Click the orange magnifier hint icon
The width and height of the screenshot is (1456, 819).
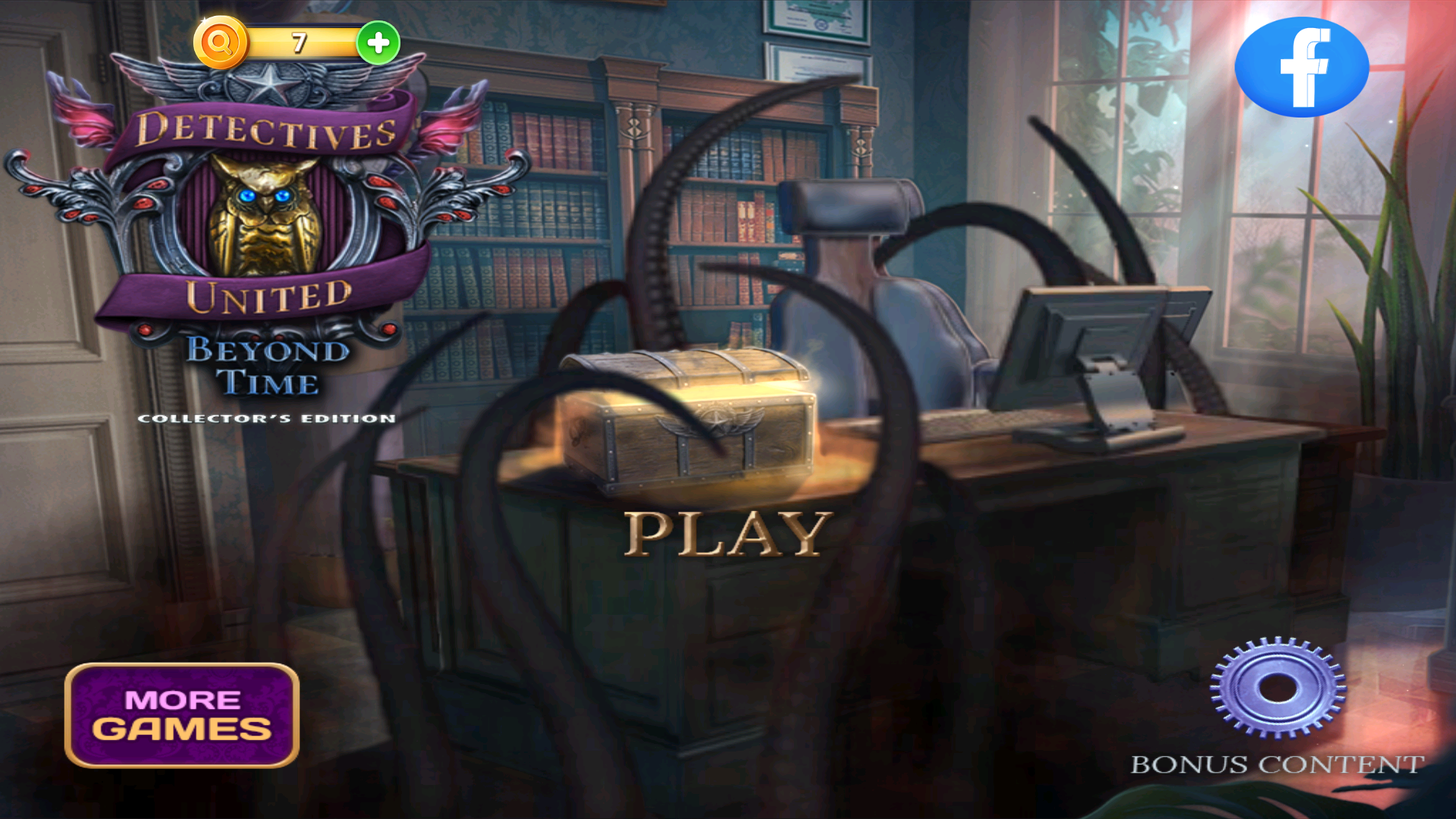(x=221, y=42)
